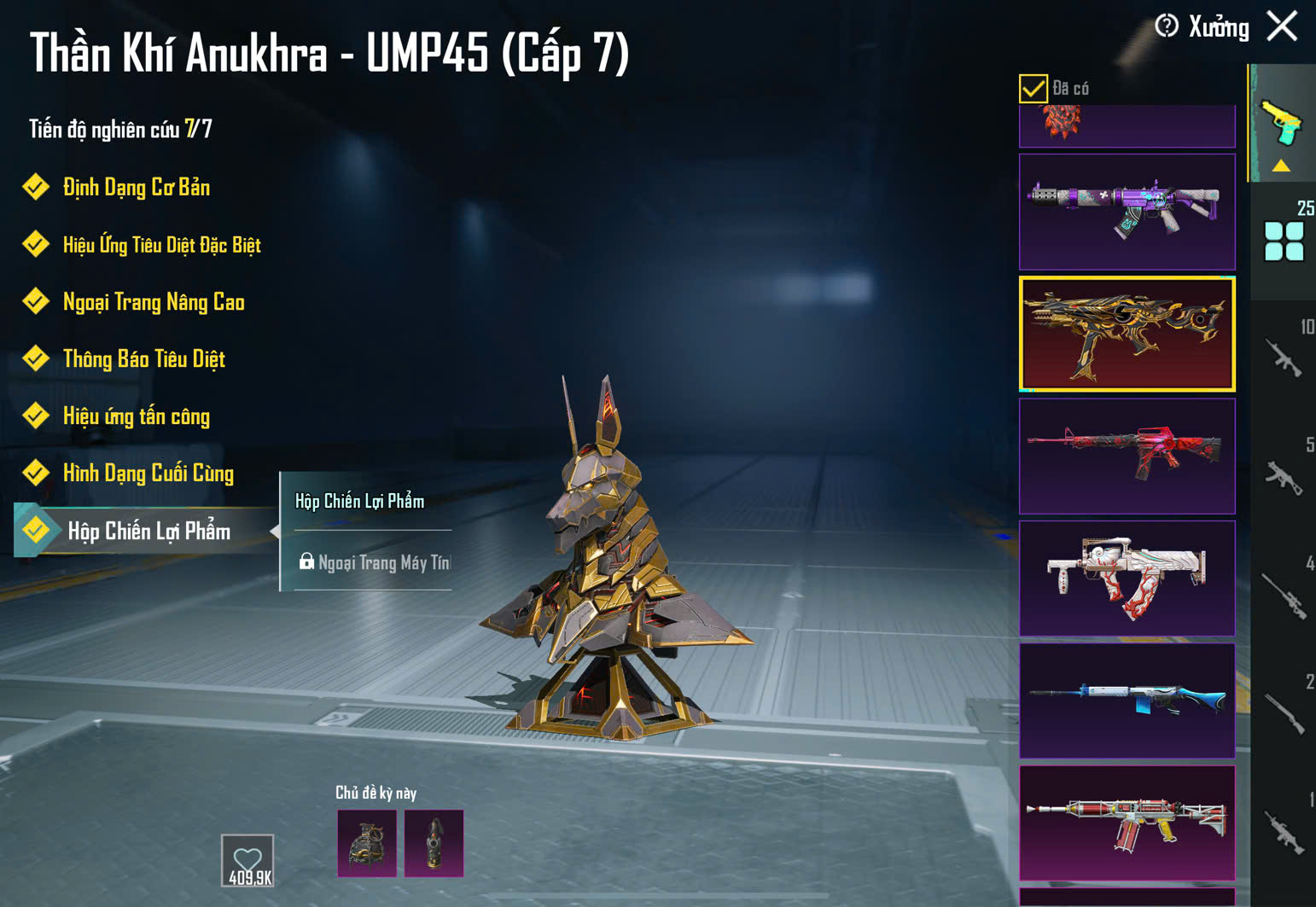Screen dimensions: 1316x907
Task: Select the purple M416 skin thumbnail
Action: tap(1127, 212)
